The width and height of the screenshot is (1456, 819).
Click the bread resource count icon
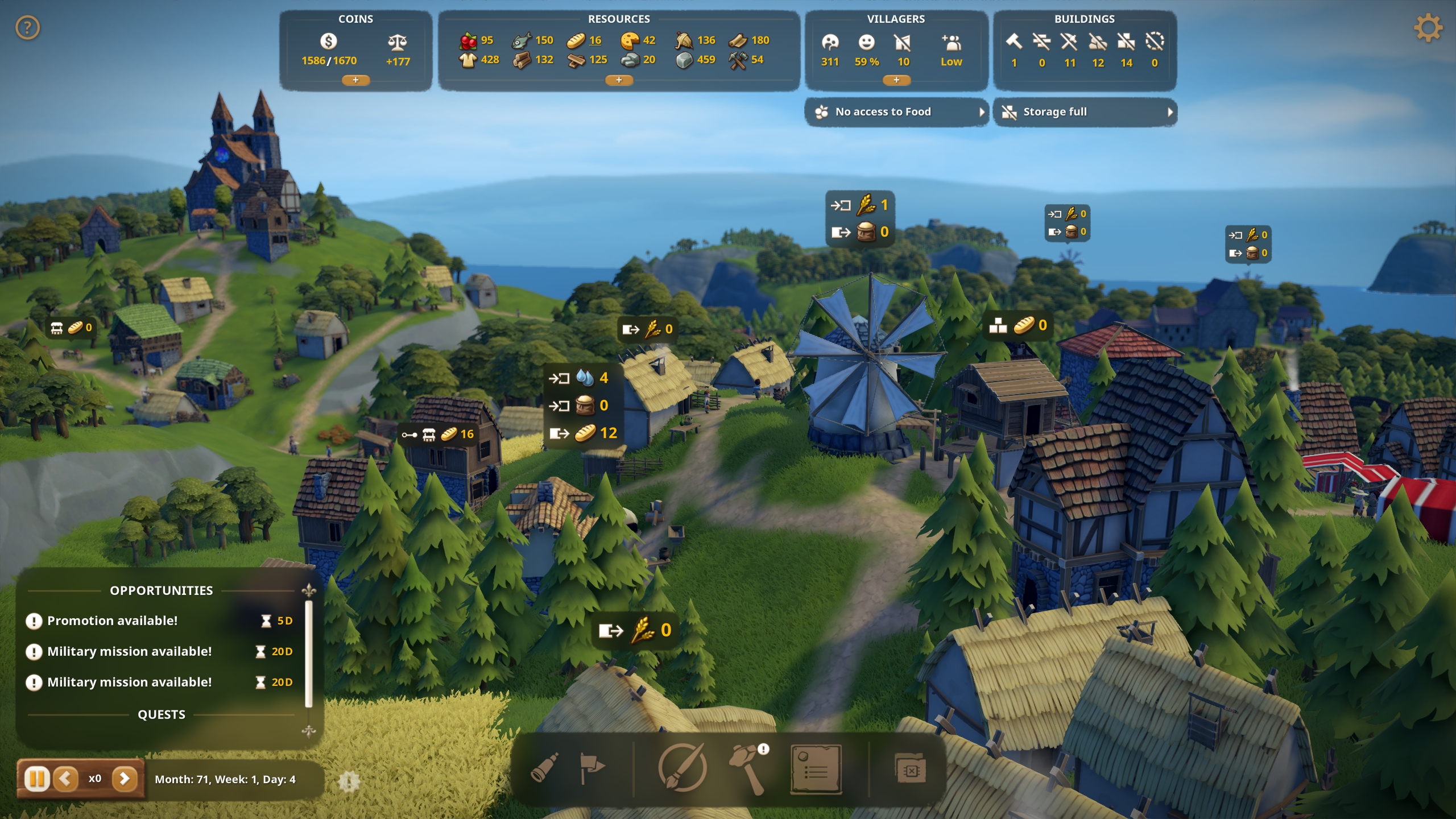[576, 40]
